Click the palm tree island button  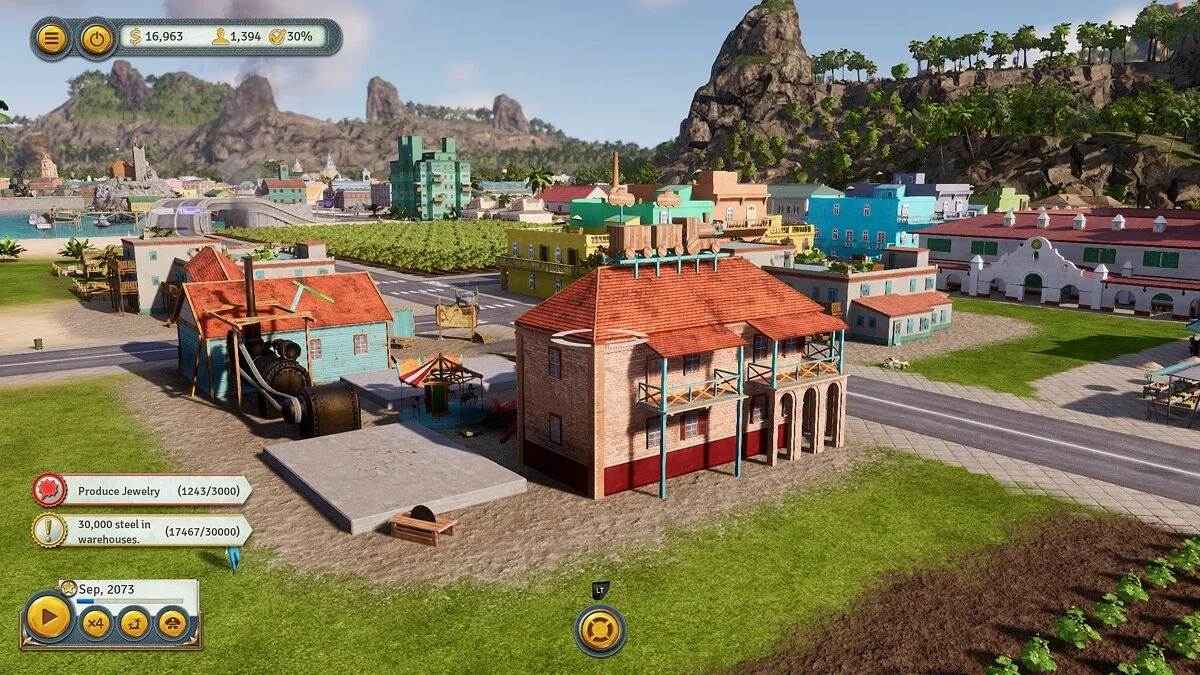coord(134,624)
